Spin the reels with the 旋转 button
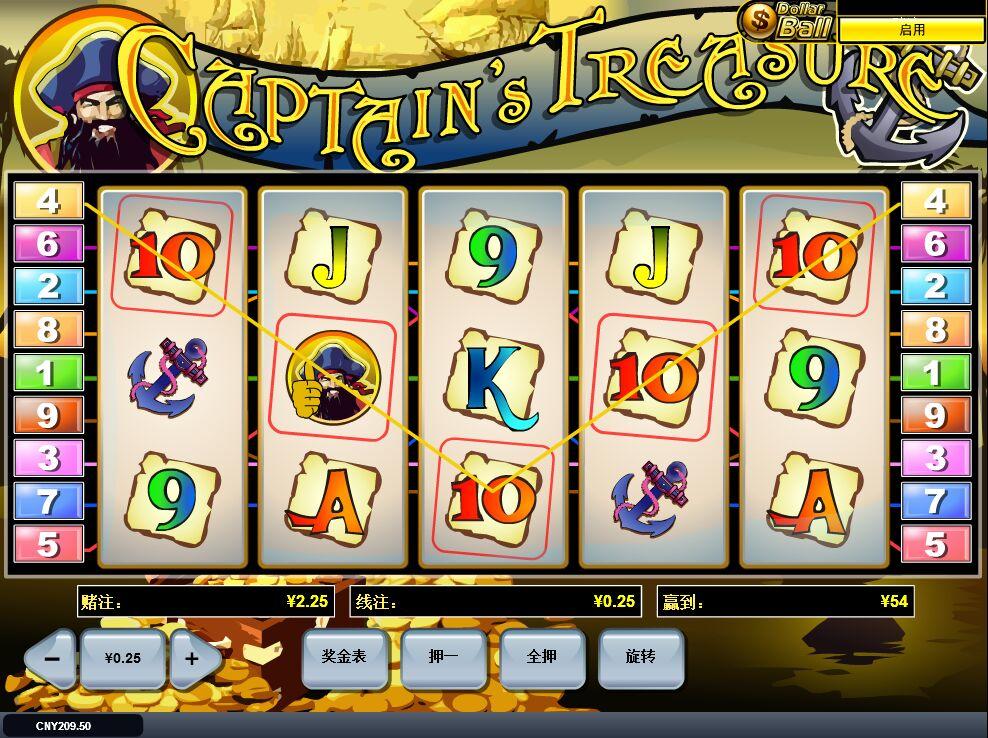The image size is (988, 738). (640, 657)
